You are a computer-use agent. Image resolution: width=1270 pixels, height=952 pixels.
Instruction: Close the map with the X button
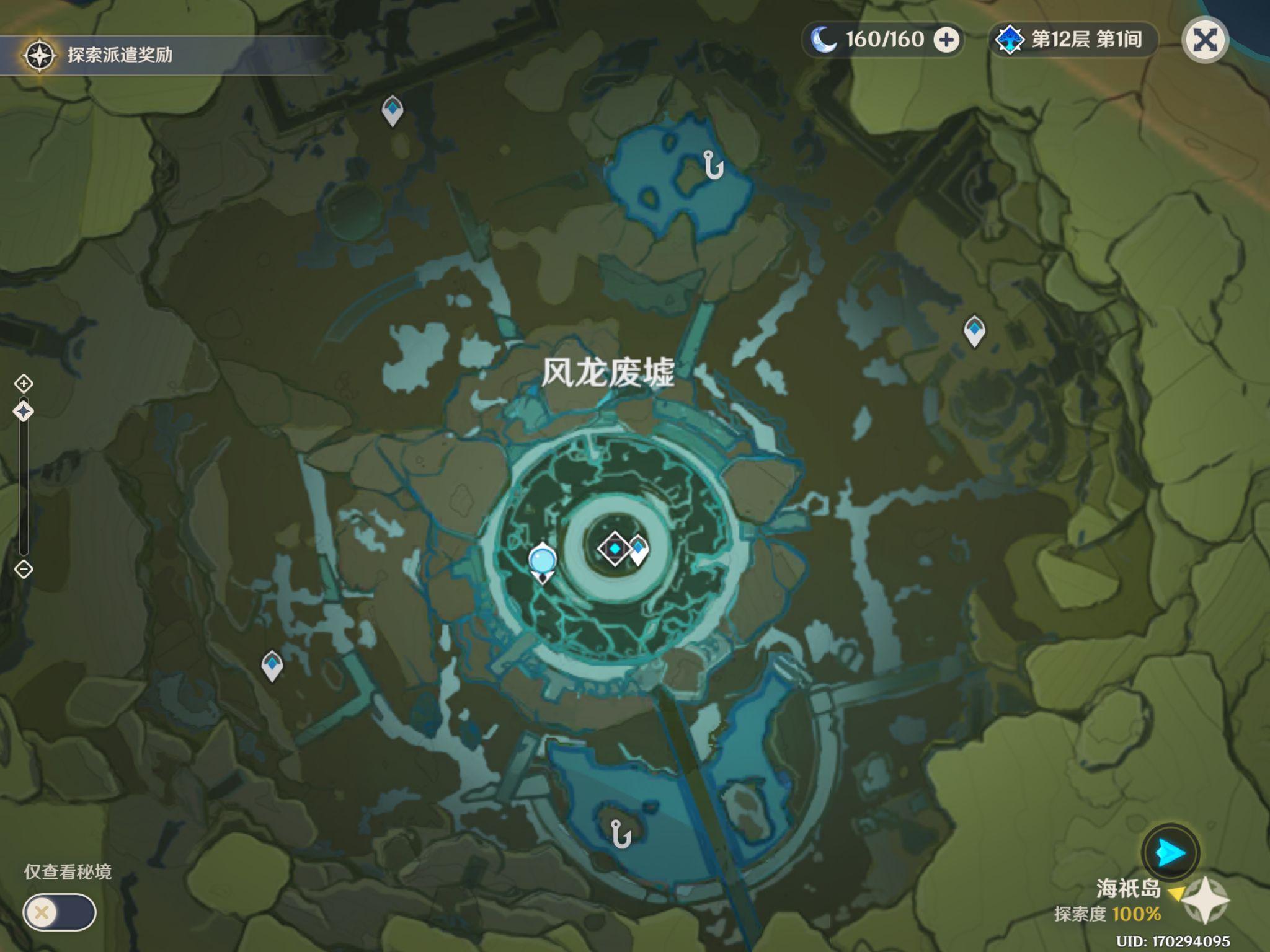pos(1204,41)
